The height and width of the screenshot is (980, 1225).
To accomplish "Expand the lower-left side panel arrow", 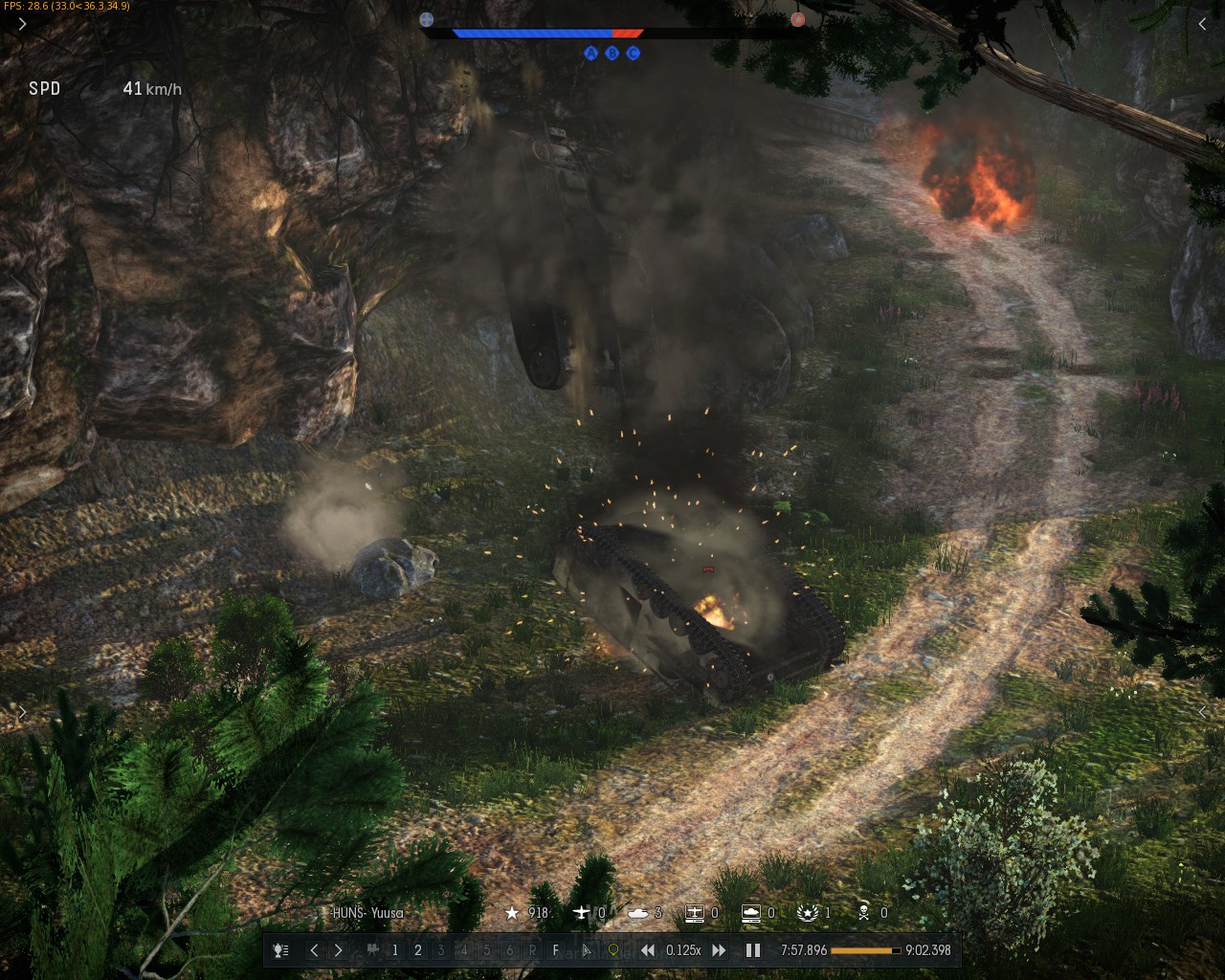I will [22, 712].
